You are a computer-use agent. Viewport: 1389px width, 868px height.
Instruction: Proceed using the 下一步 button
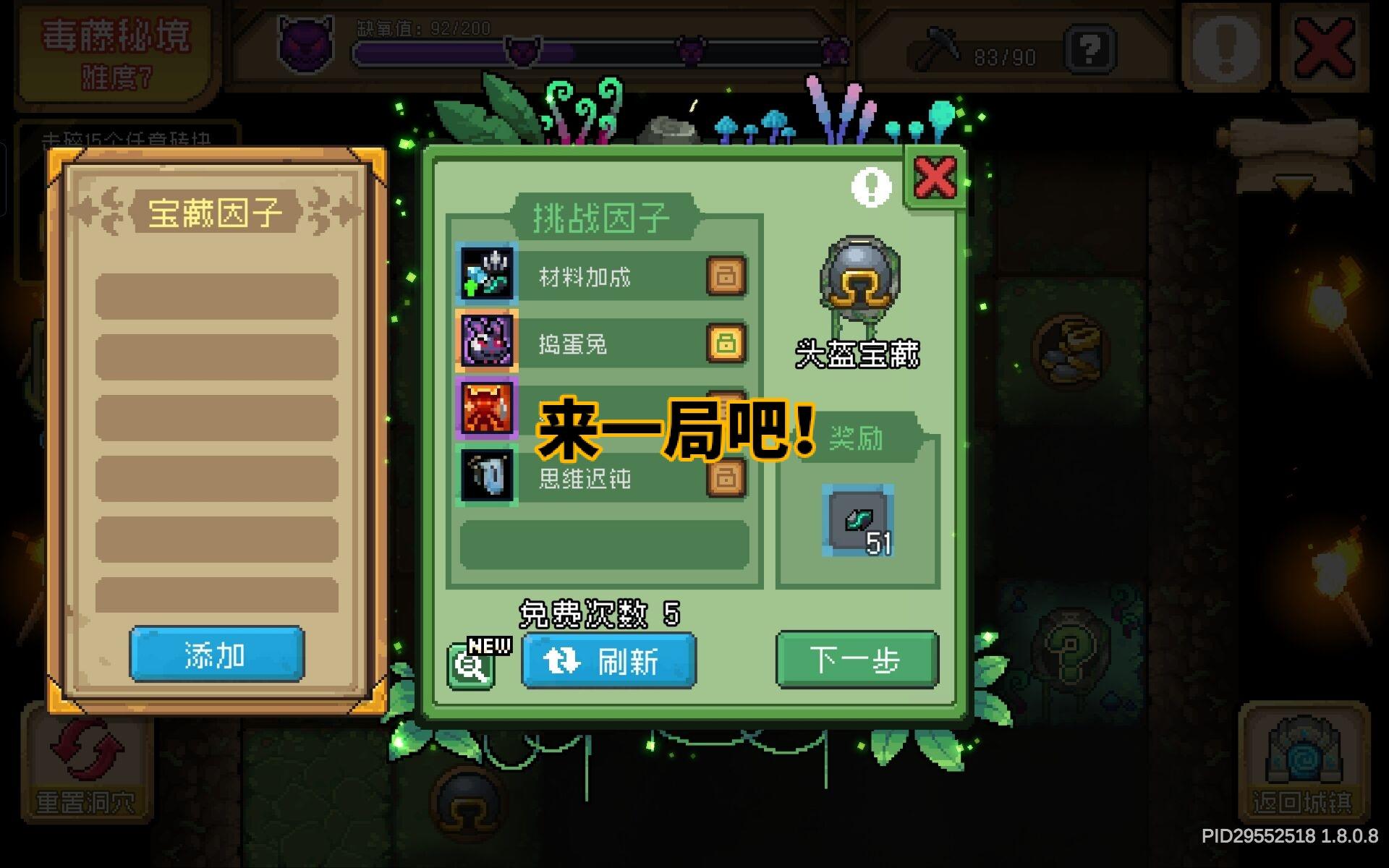855,659
